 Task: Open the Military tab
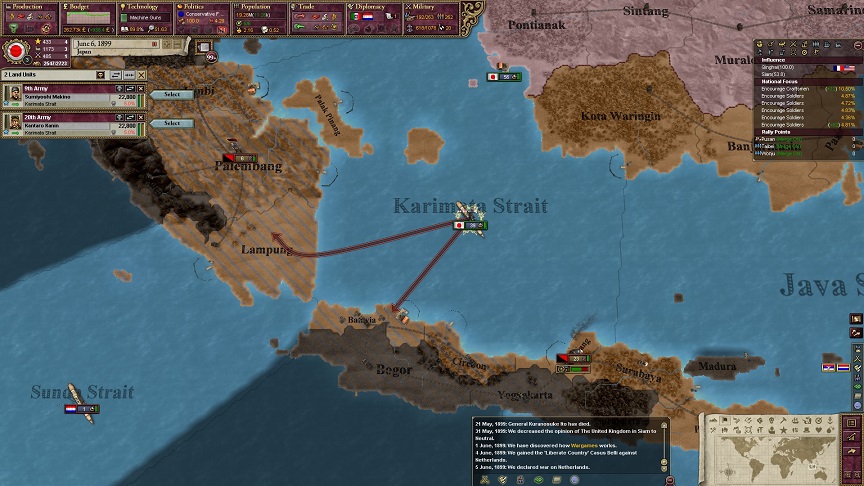pyautogui.click(x=432, y=6)
